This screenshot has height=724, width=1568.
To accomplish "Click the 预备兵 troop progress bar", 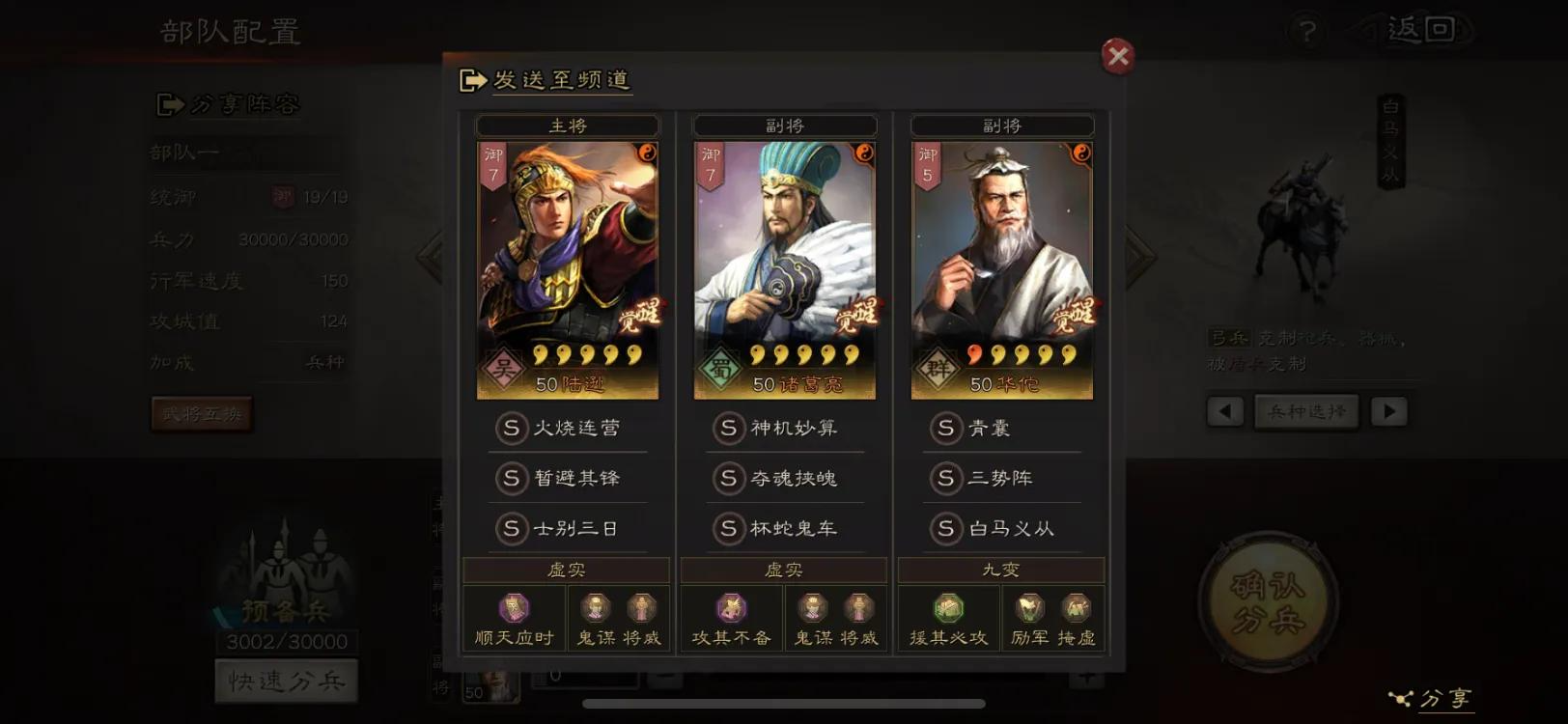I will [x=288, y=641].
